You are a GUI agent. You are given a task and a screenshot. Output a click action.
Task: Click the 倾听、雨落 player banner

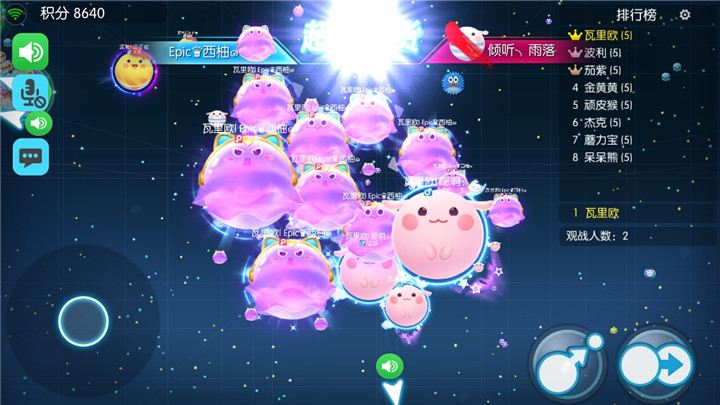point(510,50)
